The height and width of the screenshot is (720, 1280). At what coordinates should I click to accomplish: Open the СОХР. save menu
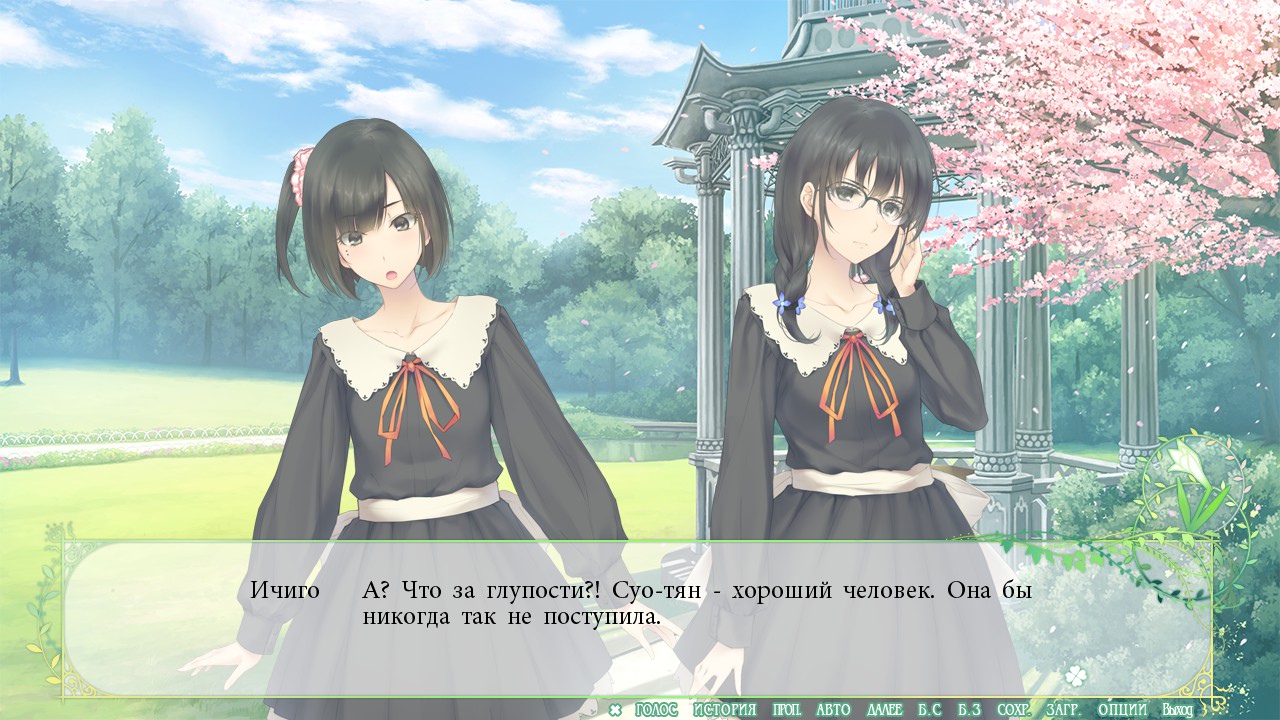1013,710
